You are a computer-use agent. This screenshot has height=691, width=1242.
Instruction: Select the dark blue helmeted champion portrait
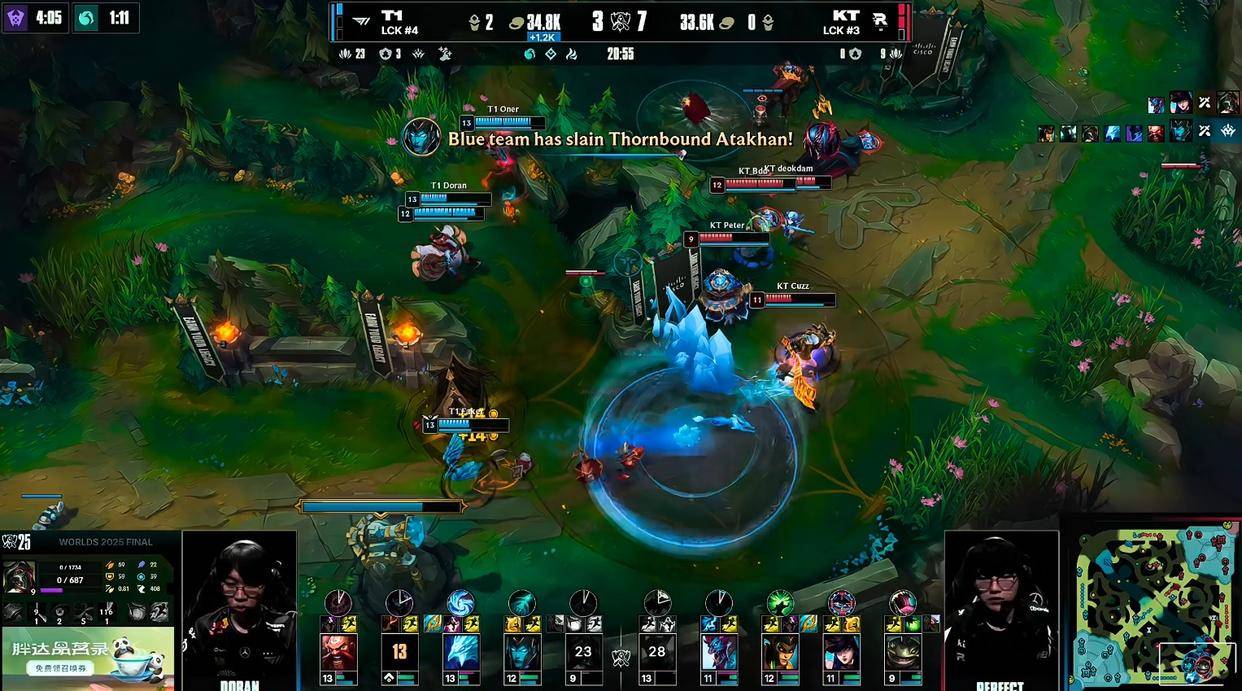522,652
